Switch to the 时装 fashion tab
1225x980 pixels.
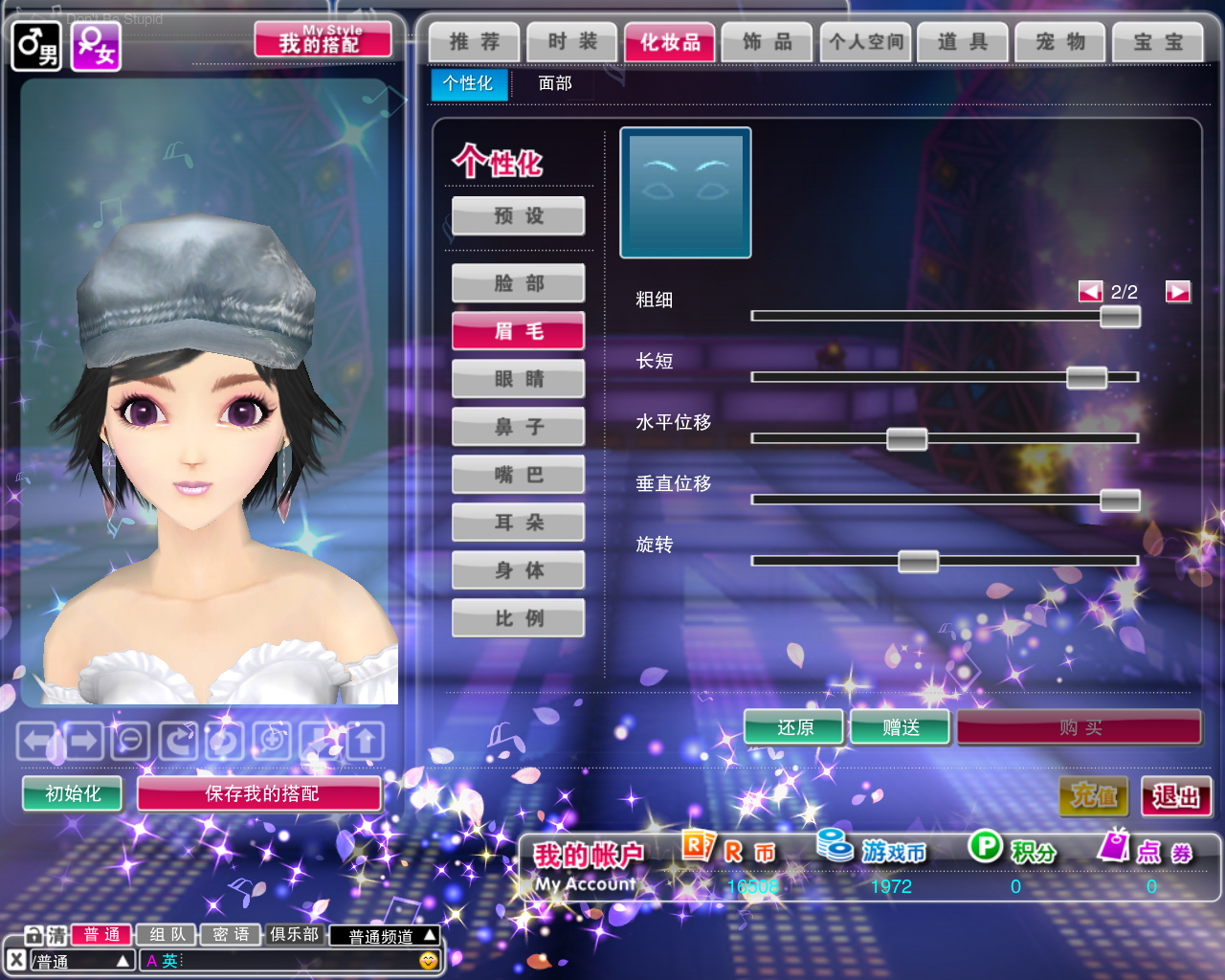[x=572, y=42]
